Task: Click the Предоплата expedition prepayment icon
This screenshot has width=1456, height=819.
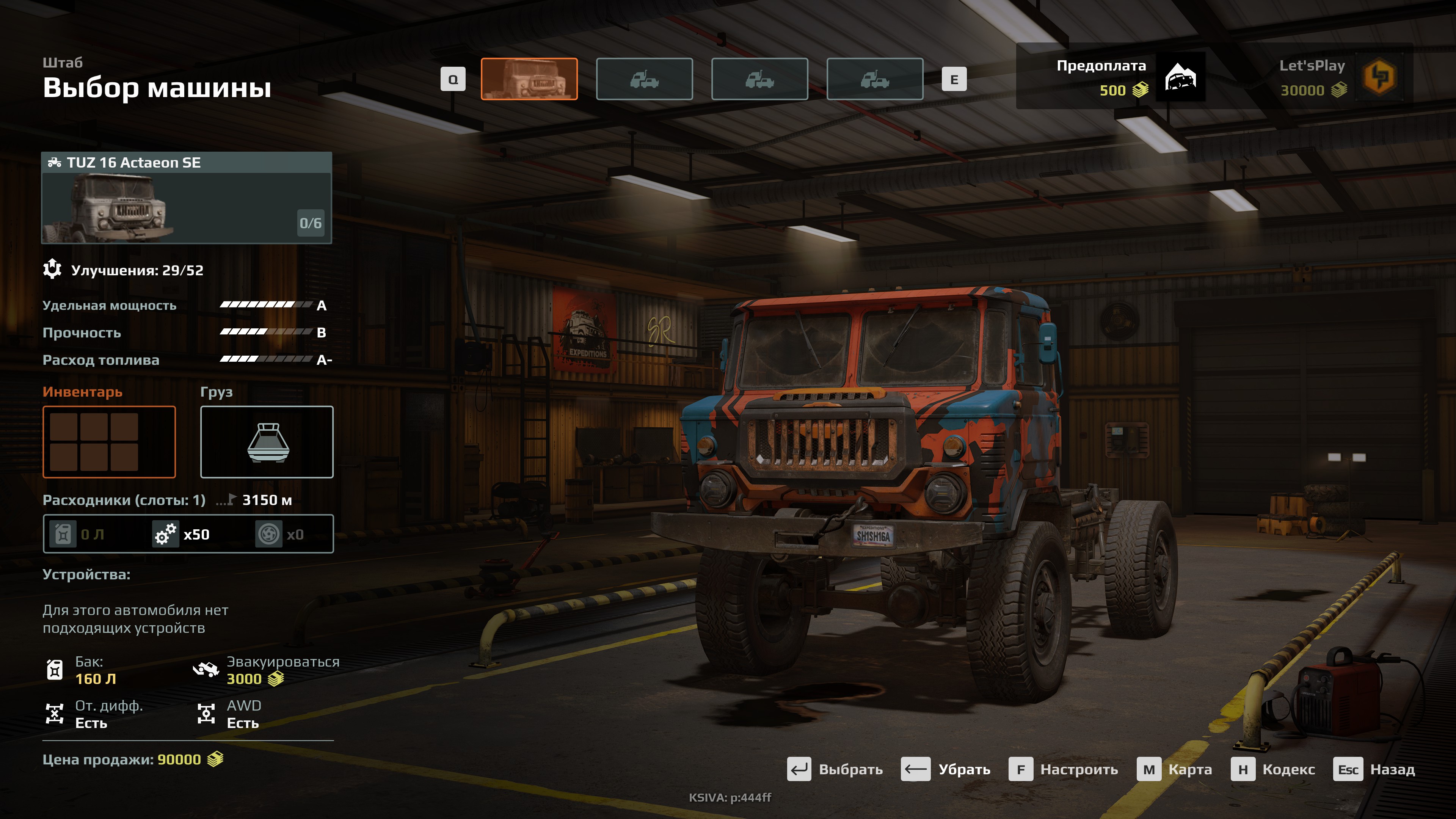Action: [x=1181, y=77]
